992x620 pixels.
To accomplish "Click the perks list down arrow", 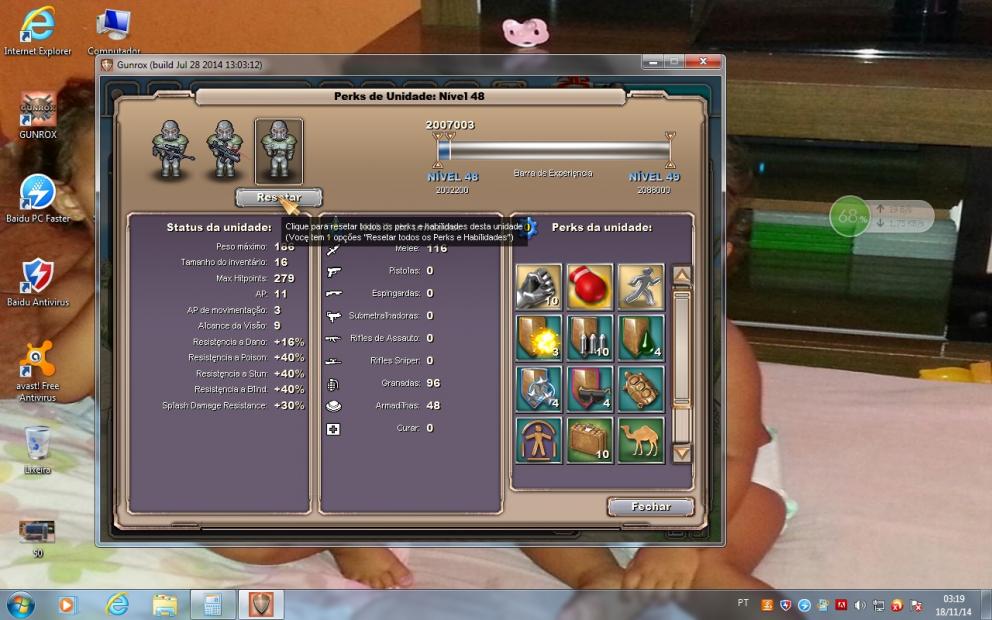I will (682, 453).
